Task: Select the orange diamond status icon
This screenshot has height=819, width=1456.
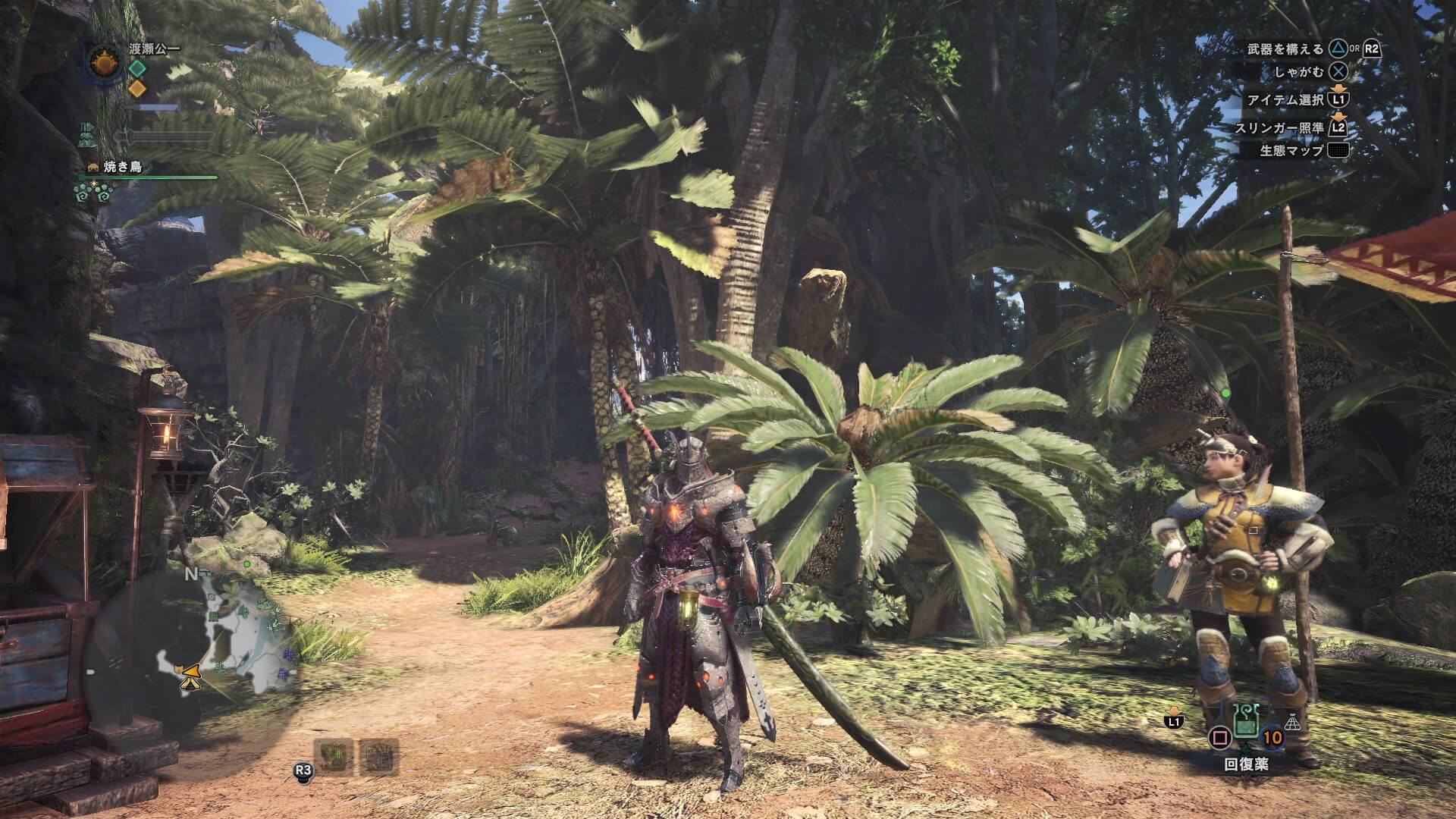Action: coord(136,88)
